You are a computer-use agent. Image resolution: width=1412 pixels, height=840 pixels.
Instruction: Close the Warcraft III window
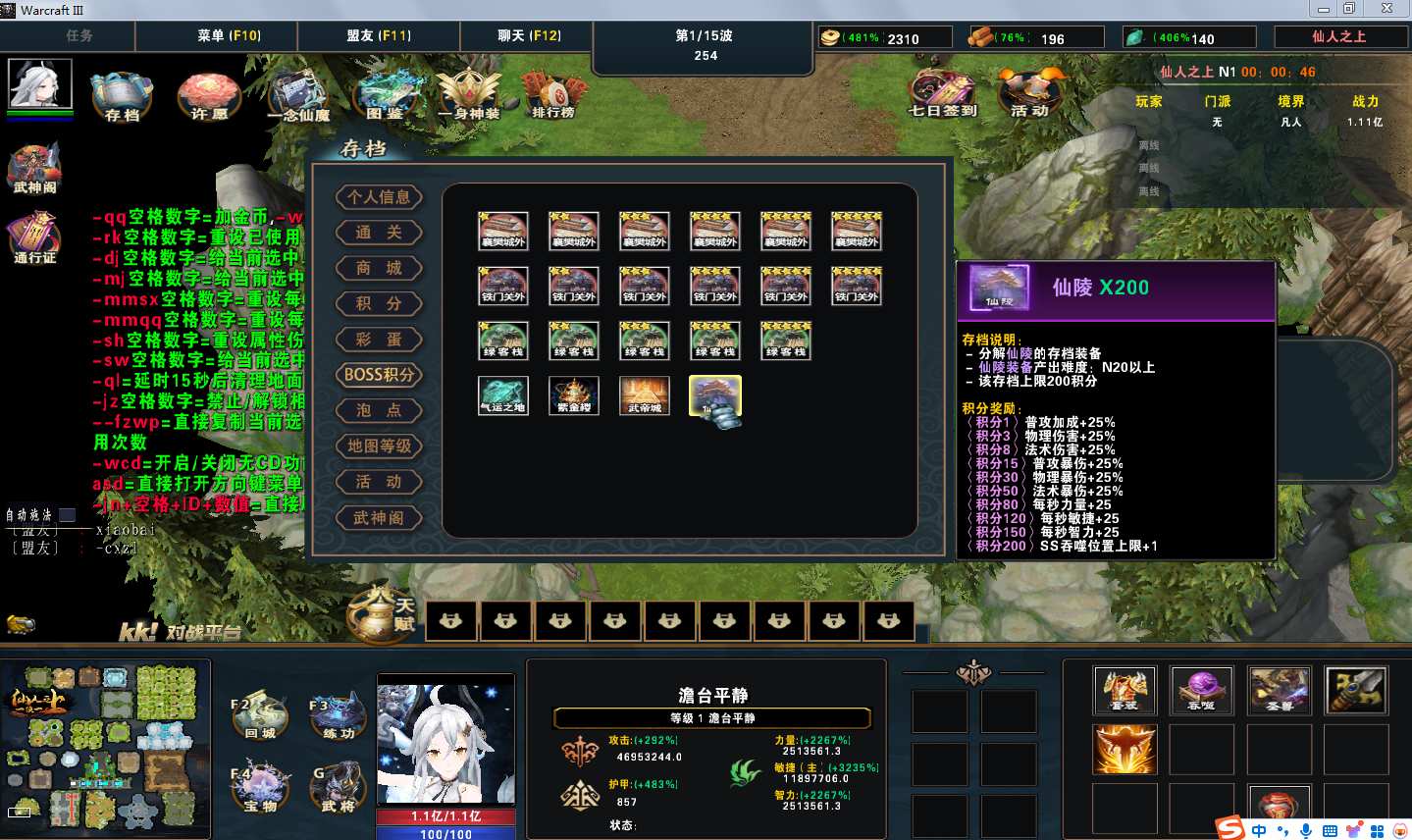point(1386,9)
